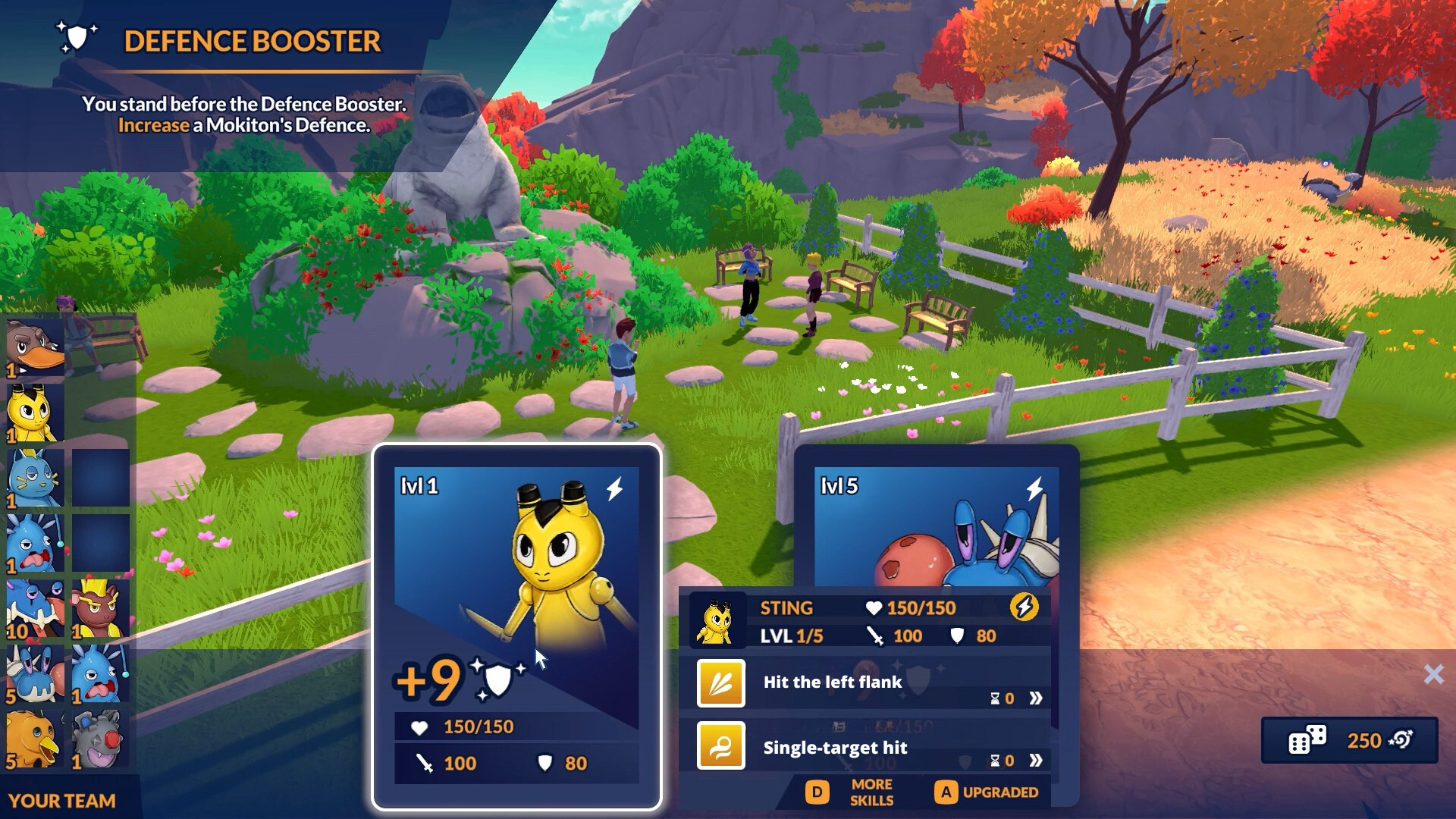Choose the level 5 crab Mokiton card
The image size is (1456, 819).
point(936,523)
